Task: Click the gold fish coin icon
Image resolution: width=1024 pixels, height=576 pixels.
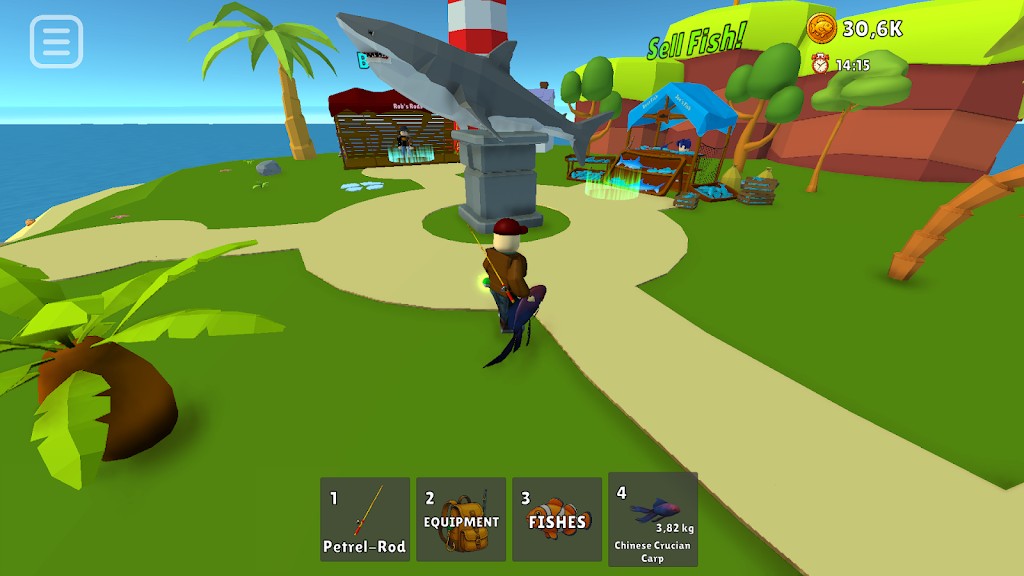Action: pyautogui.click(x=821, y=28)
